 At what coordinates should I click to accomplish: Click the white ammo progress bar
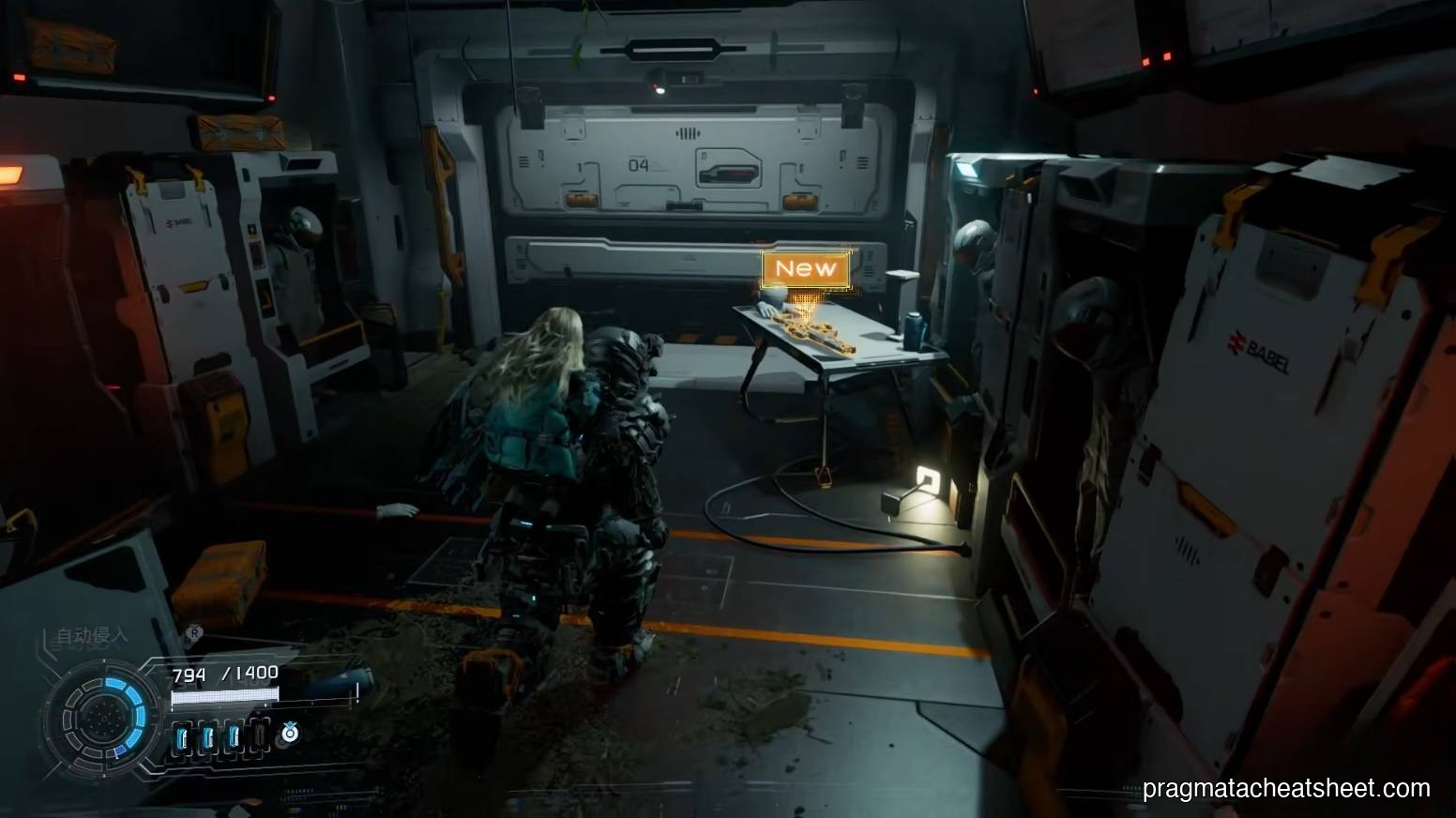[x=225, y=696]
